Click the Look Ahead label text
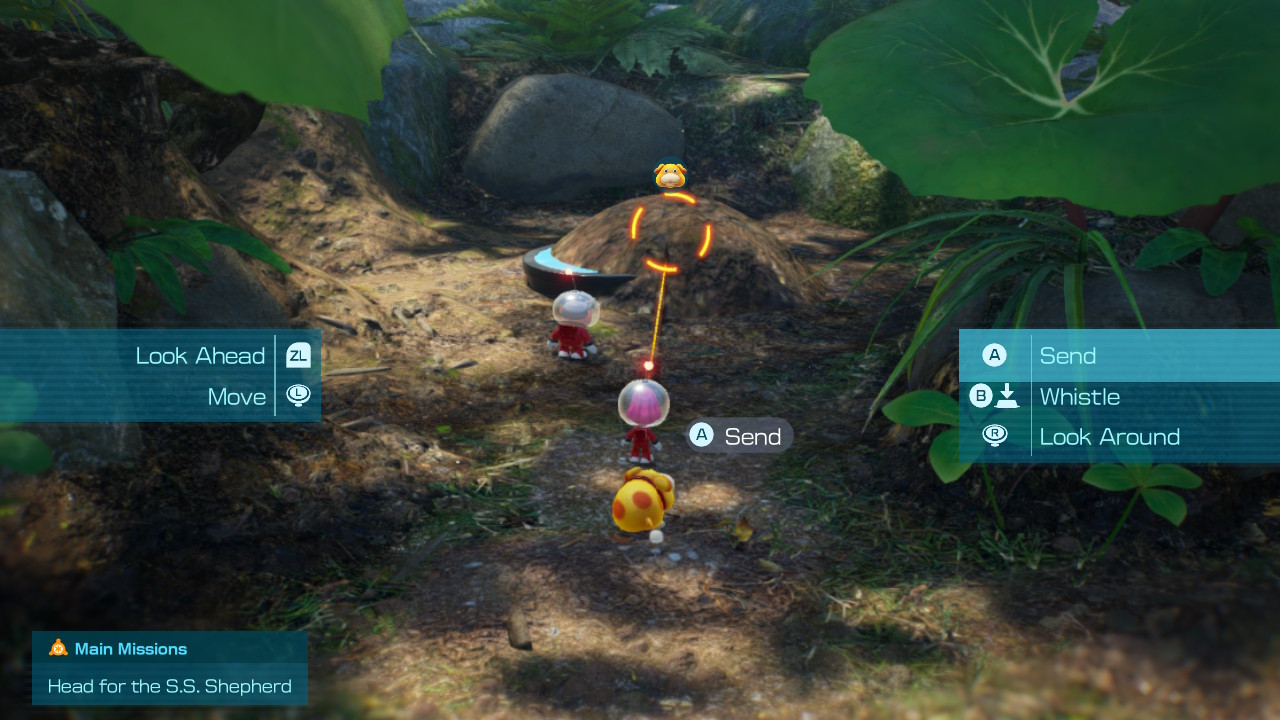1280x720 pixels. coord(200,355)
